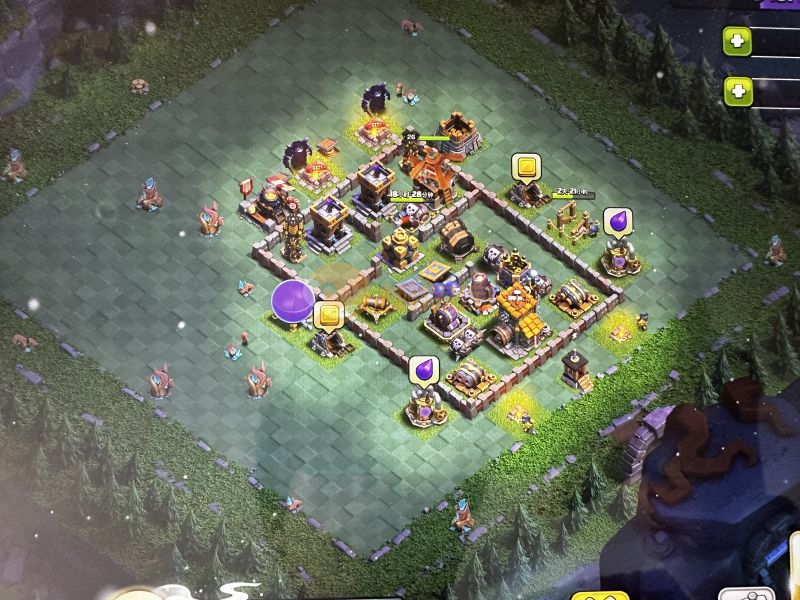This screenshot has width=800, height=600.
Task: Collect gold from the bubble beside the purple orb
Action: [328, 315]
